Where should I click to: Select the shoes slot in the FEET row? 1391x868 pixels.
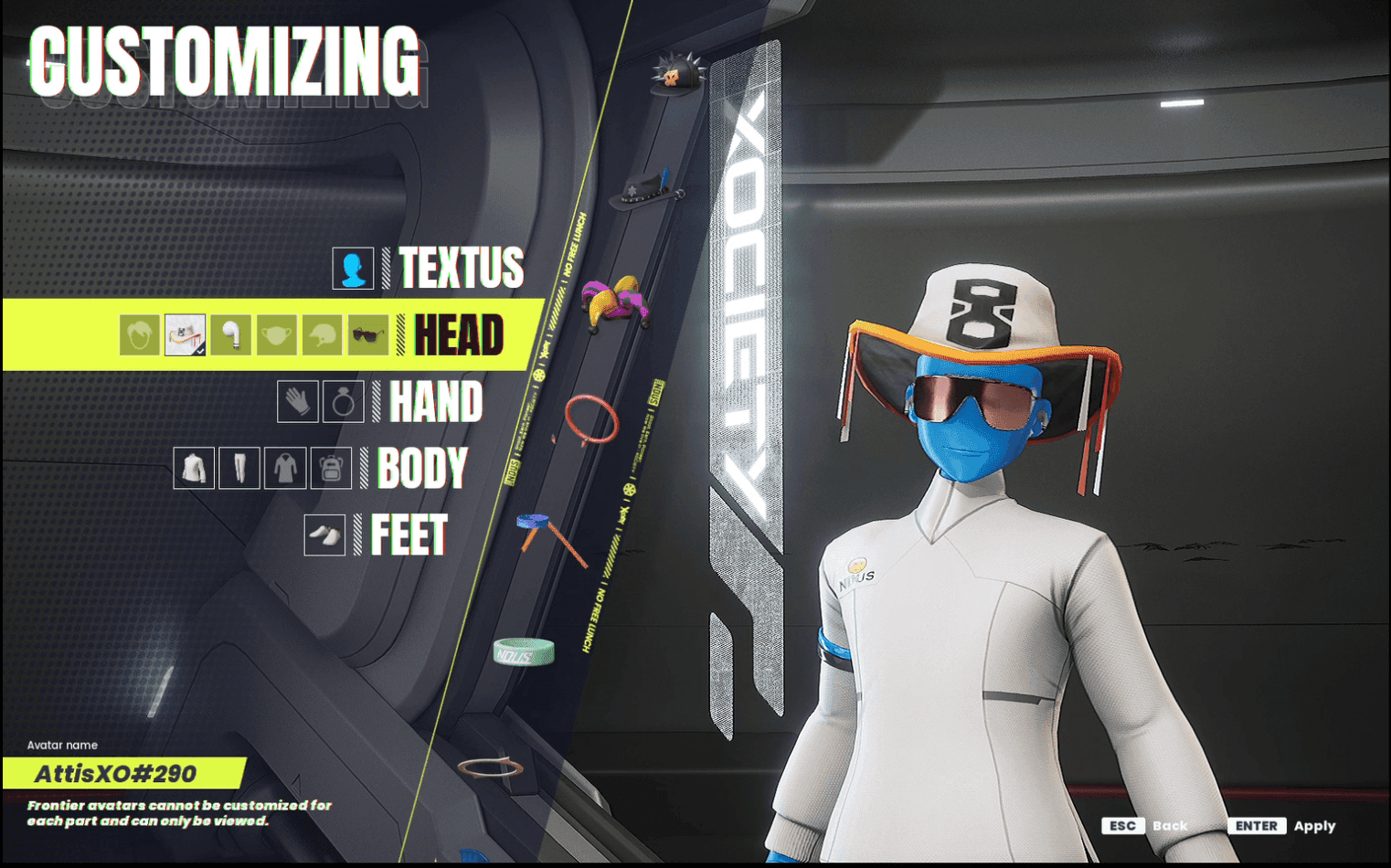point(324,536)
